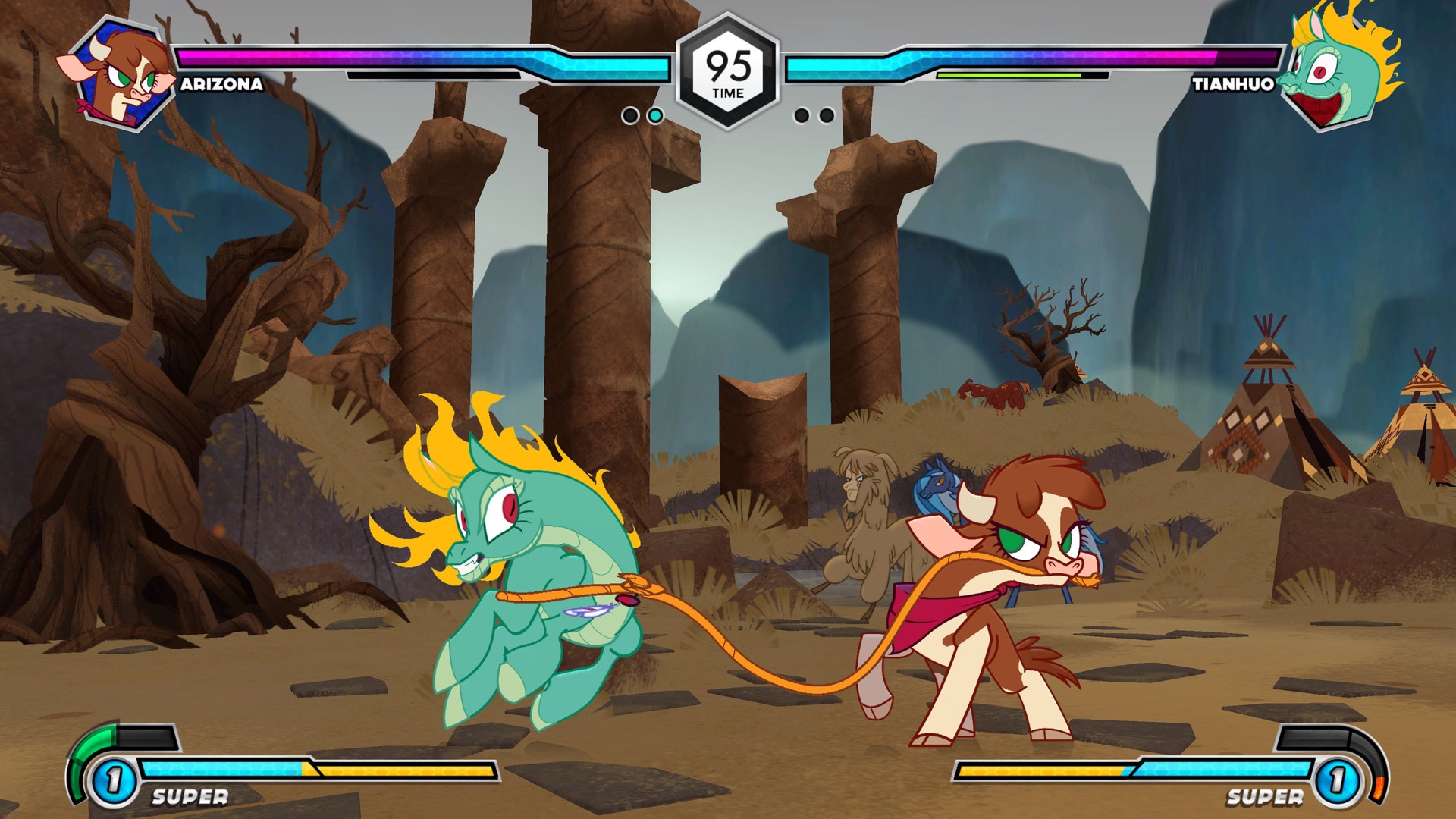Image resolution: width=1456 pixels, height=819 pixels.
Task: Toggle Tianhuo's left round win pip
Action: point(802,115)
